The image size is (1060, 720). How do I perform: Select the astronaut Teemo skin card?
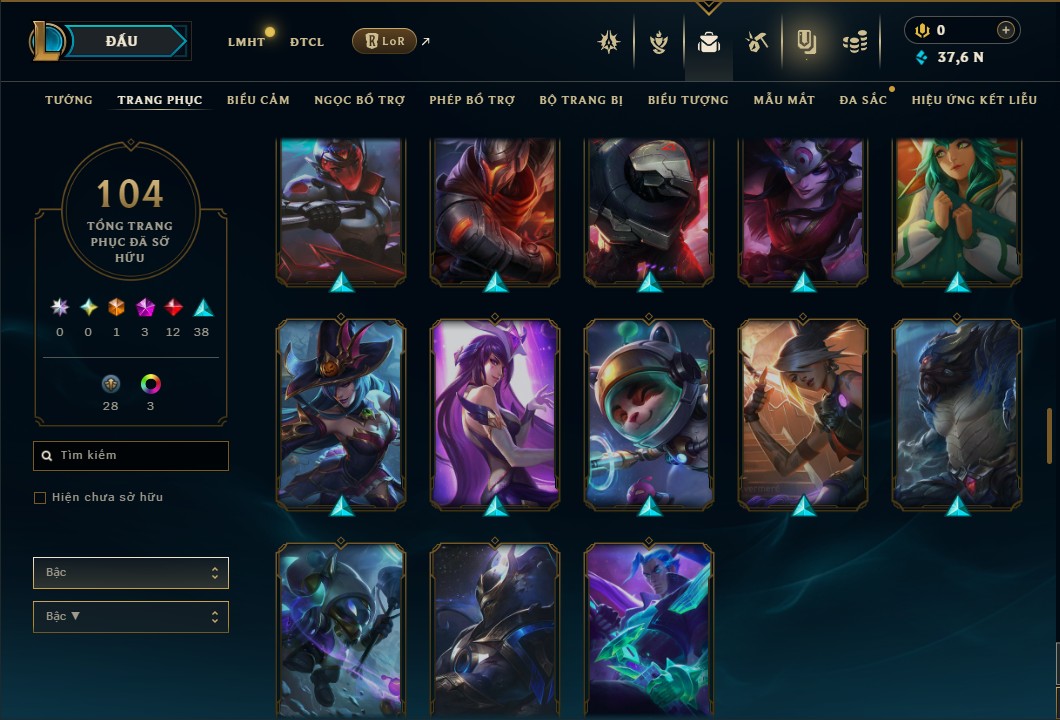pos(650,412)
